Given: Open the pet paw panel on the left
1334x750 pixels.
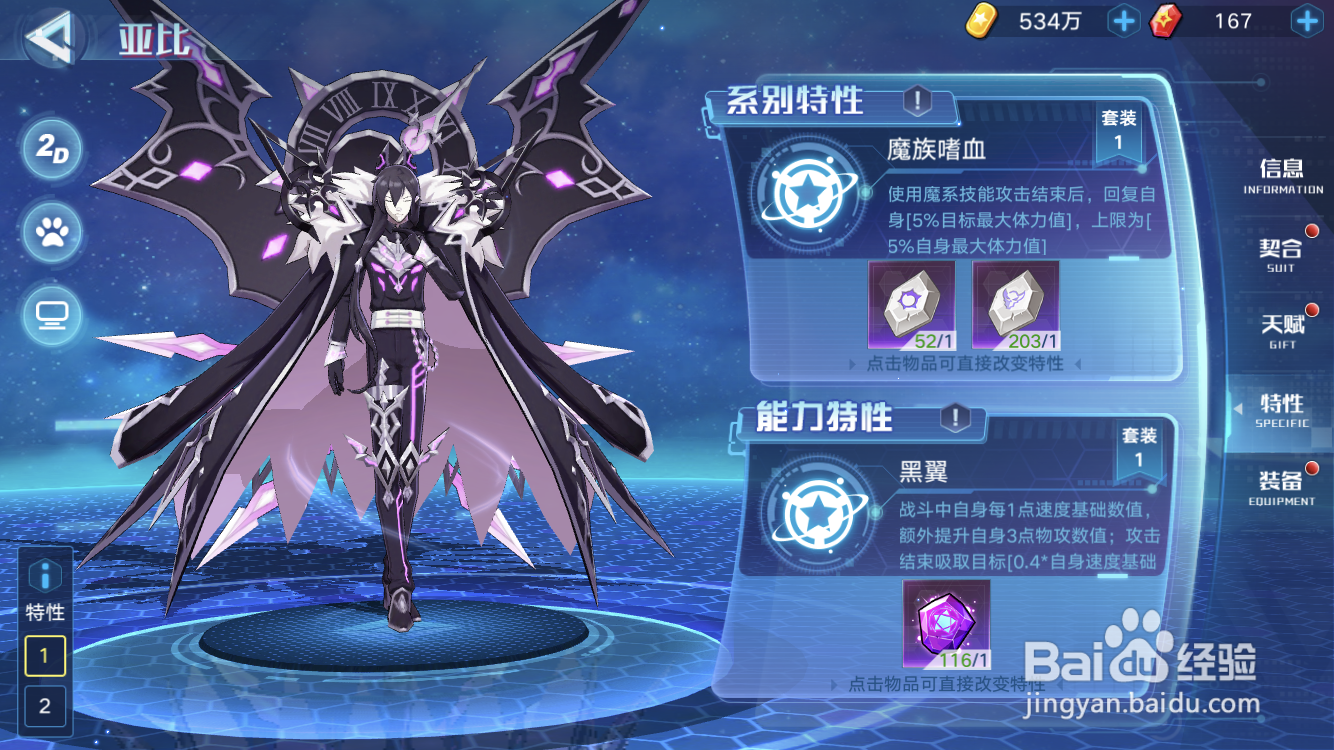Looking at the screenshot, I should point(50,234).
